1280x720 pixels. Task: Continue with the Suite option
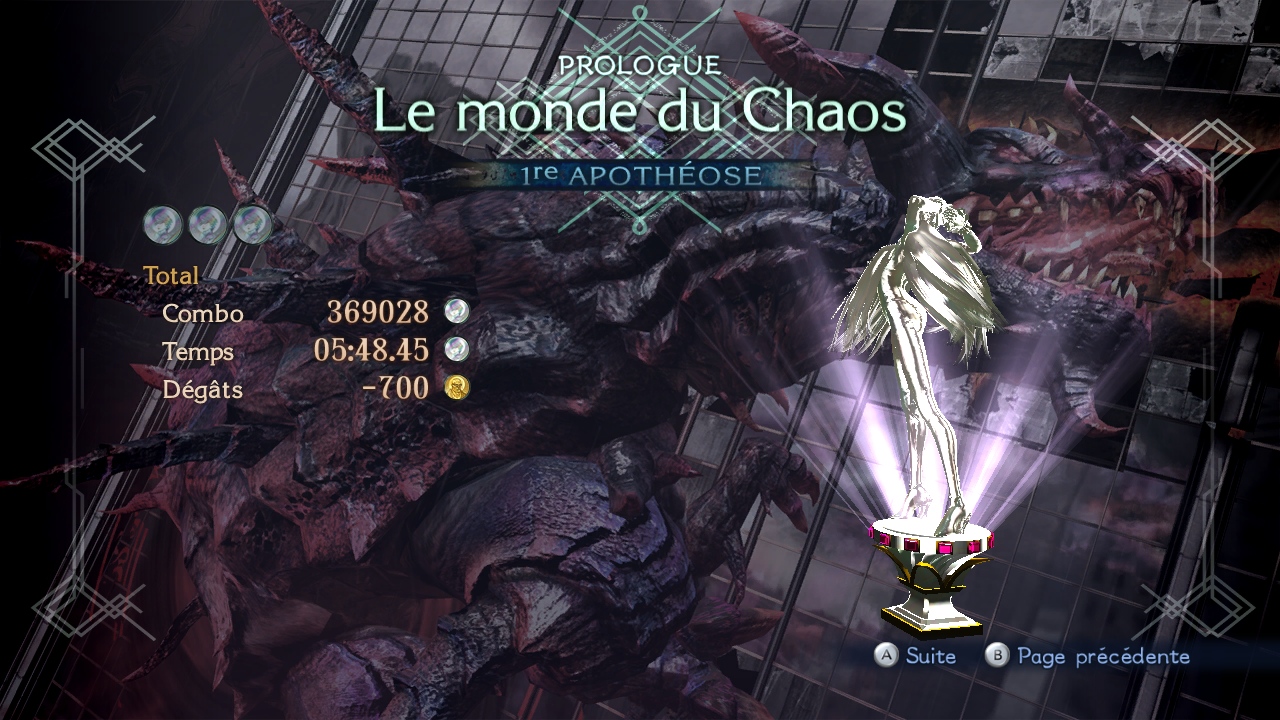click(916, 656)
